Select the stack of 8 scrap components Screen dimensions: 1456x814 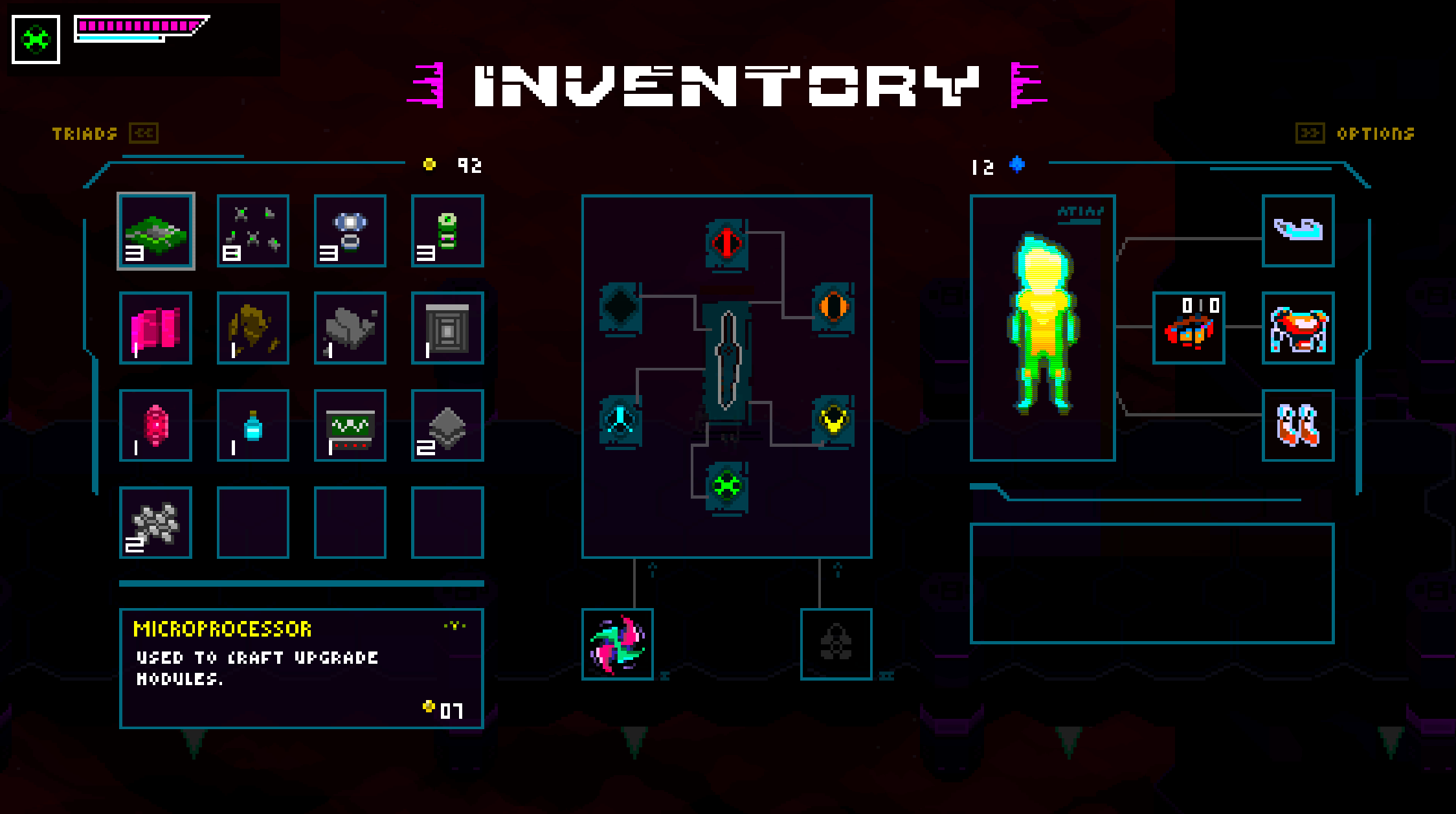[253, 231]
